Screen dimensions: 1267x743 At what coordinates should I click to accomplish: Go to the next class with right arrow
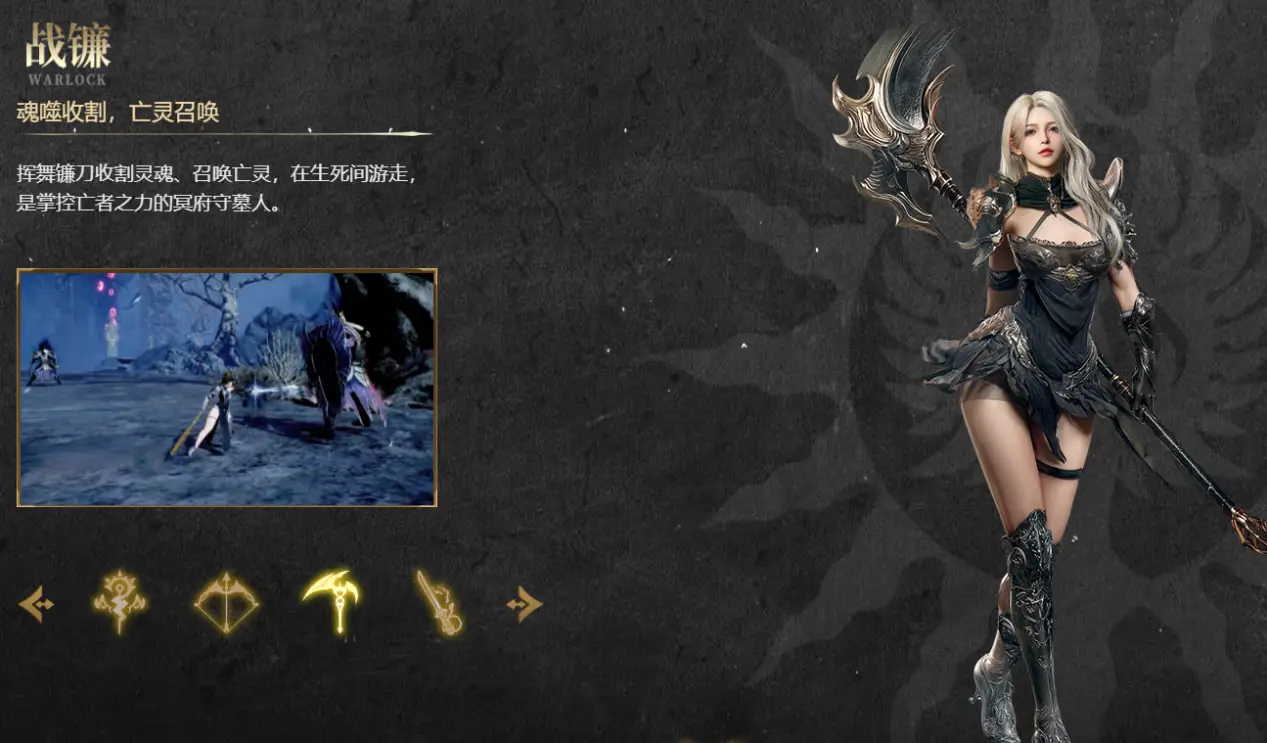(525, 604)
